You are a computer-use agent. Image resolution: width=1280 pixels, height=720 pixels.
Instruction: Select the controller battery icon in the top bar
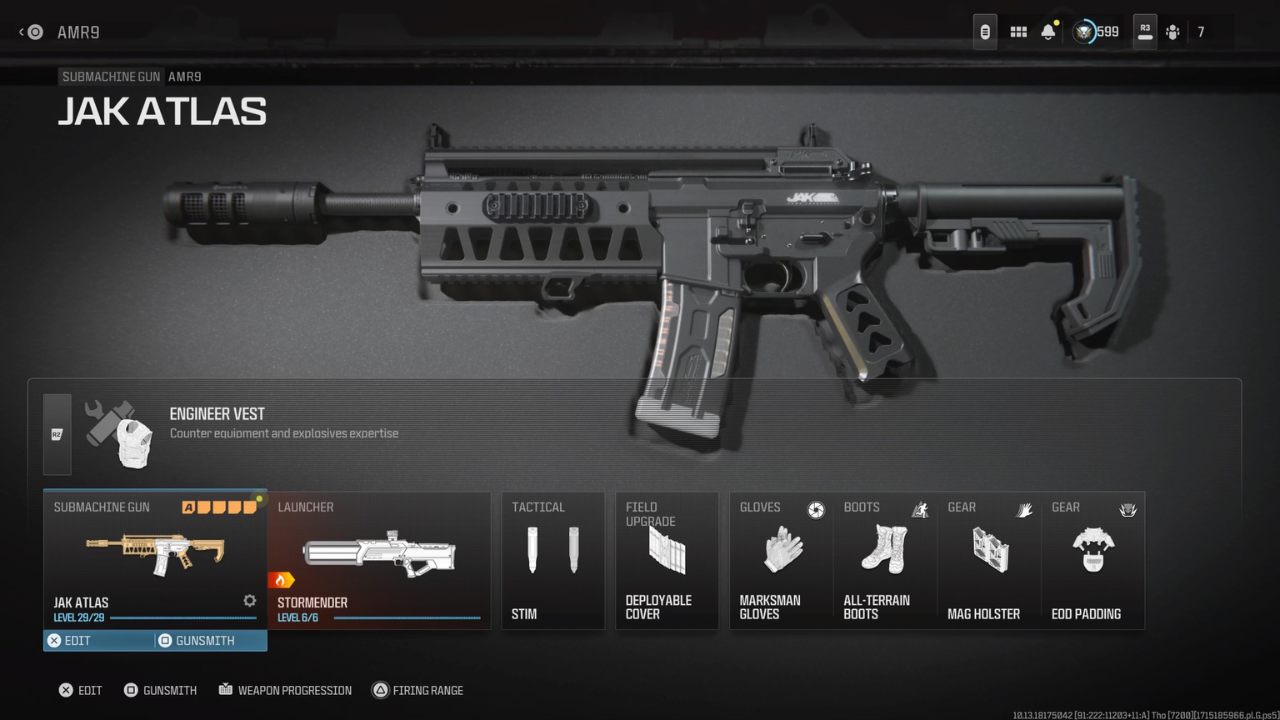click(984, 31)
